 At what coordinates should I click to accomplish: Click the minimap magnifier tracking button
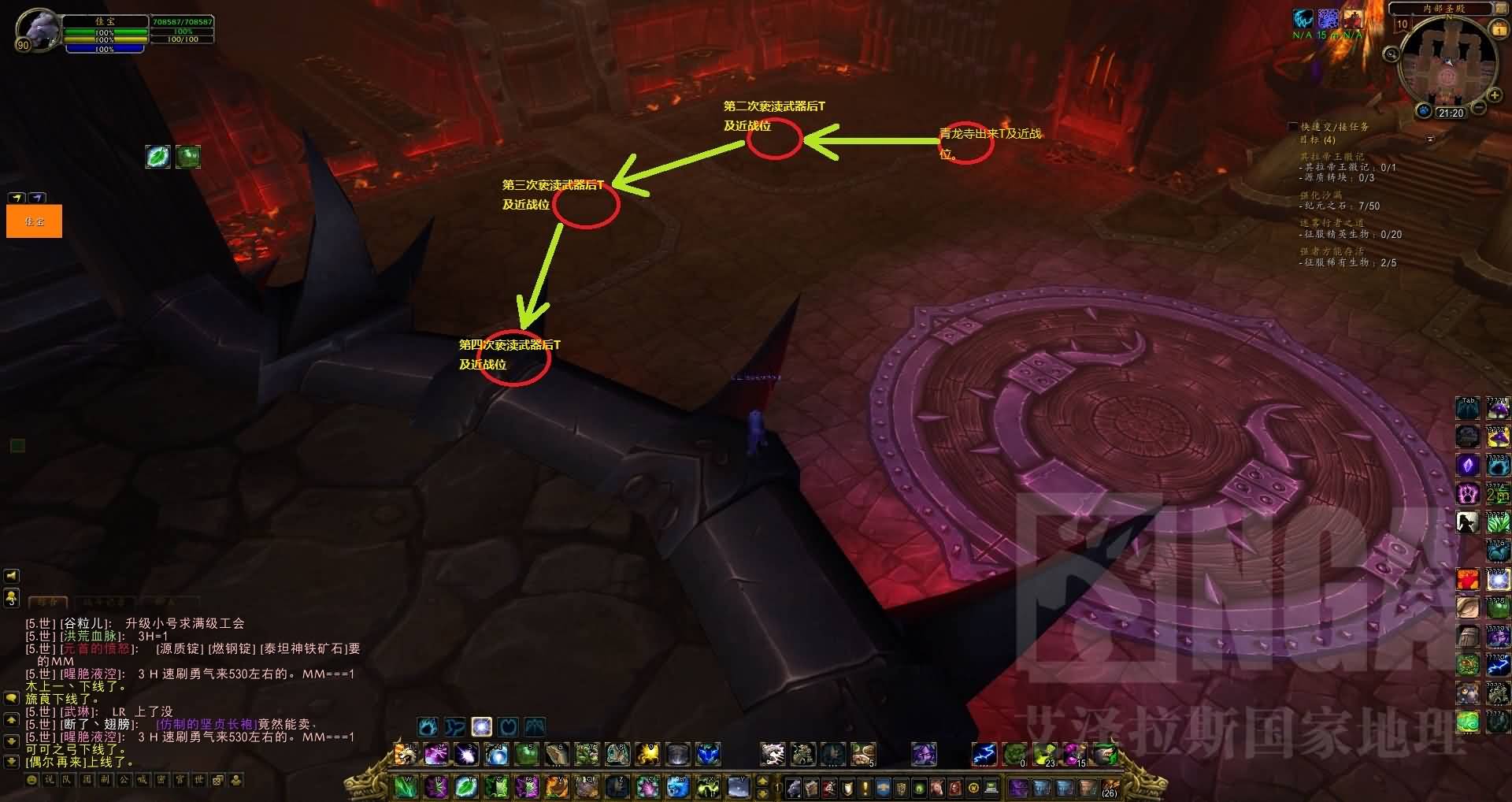point(1392,54)
